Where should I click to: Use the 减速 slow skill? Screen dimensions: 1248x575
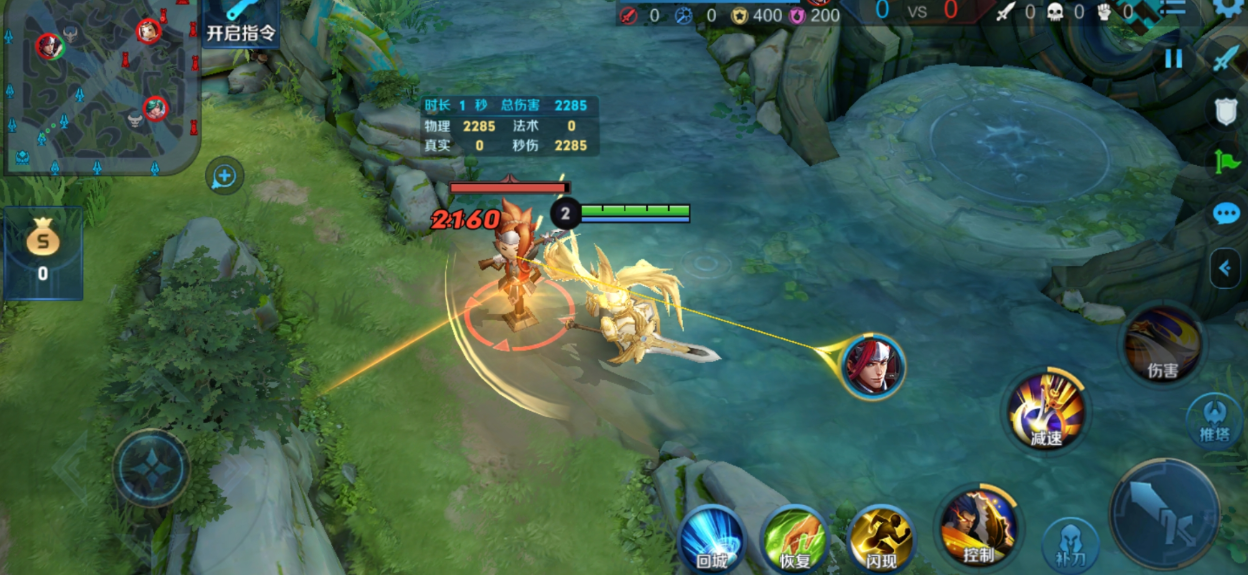click(1046, 410)
